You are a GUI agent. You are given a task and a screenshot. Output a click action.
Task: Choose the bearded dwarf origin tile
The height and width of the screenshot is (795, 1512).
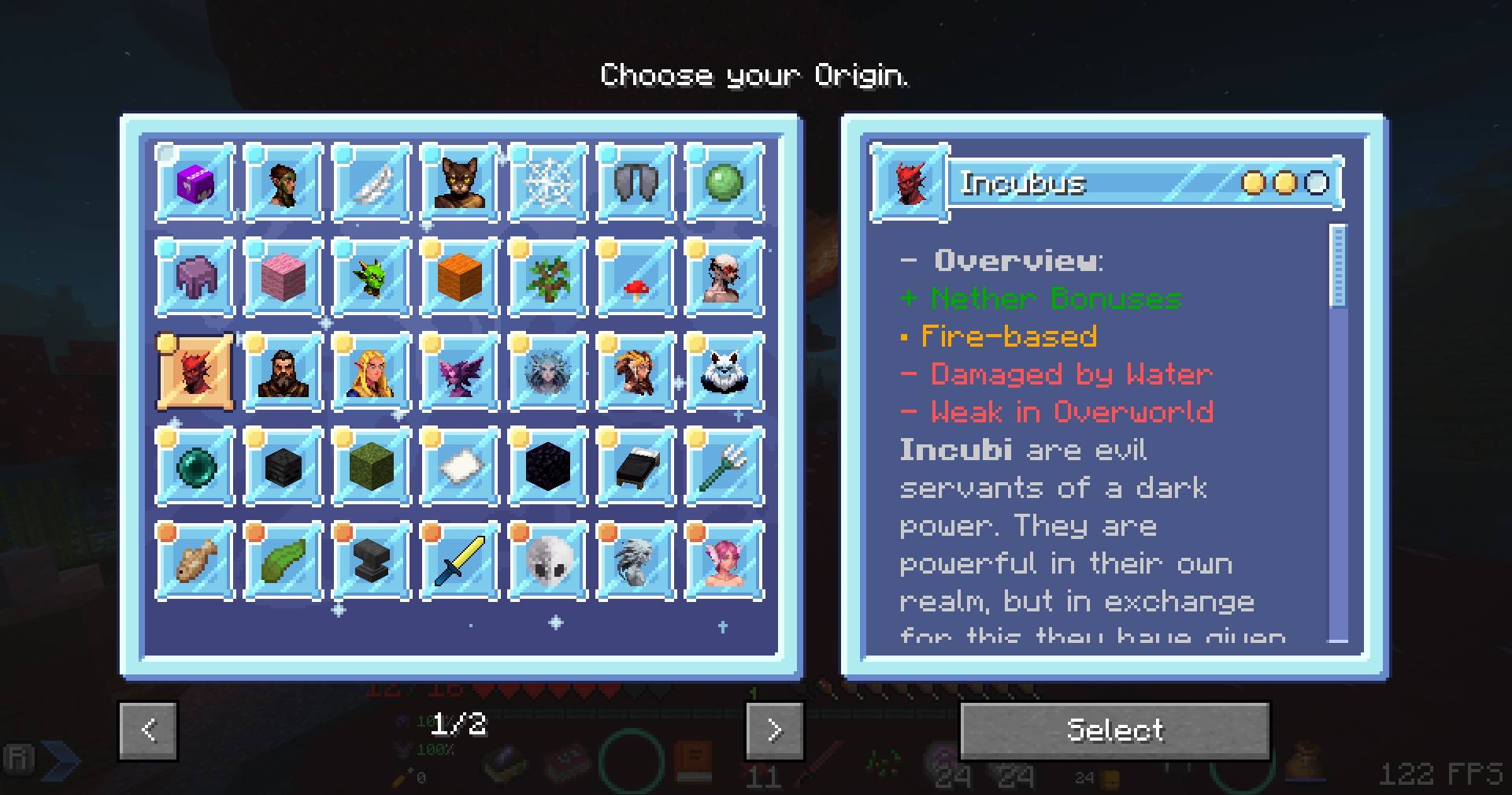(283, 372)
